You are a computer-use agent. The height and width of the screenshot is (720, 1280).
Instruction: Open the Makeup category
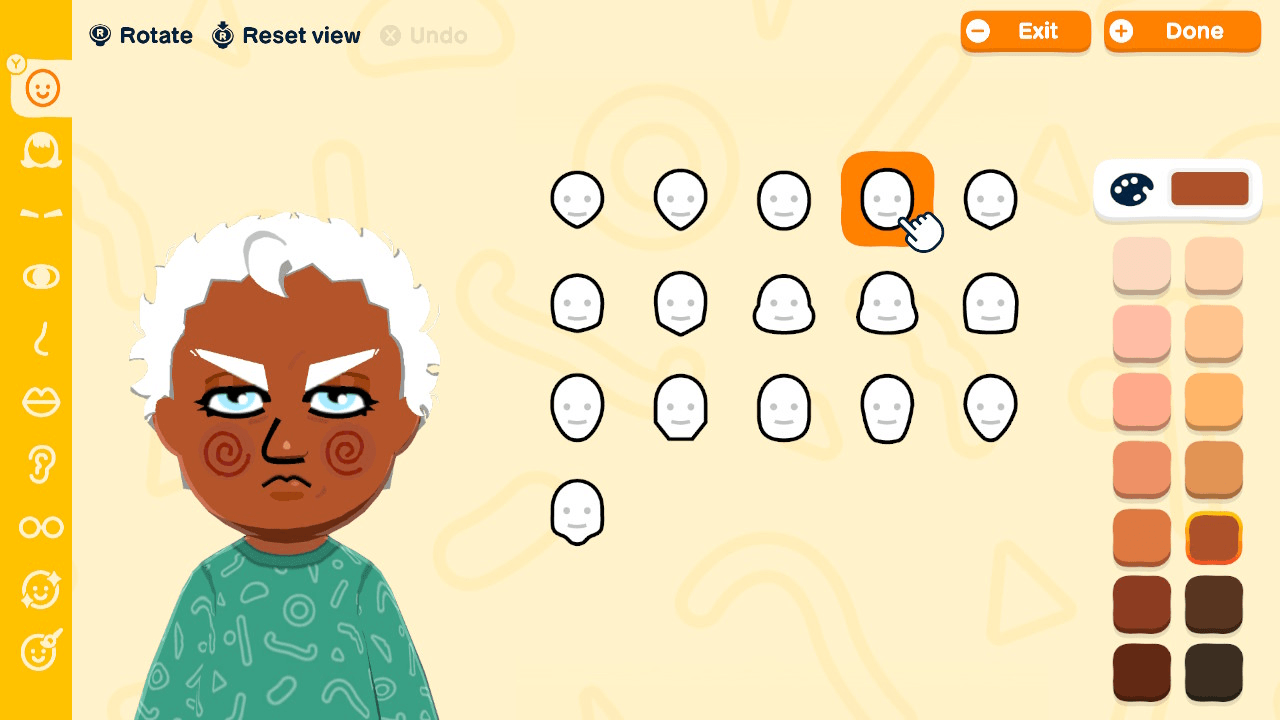(x=40, y=590)
